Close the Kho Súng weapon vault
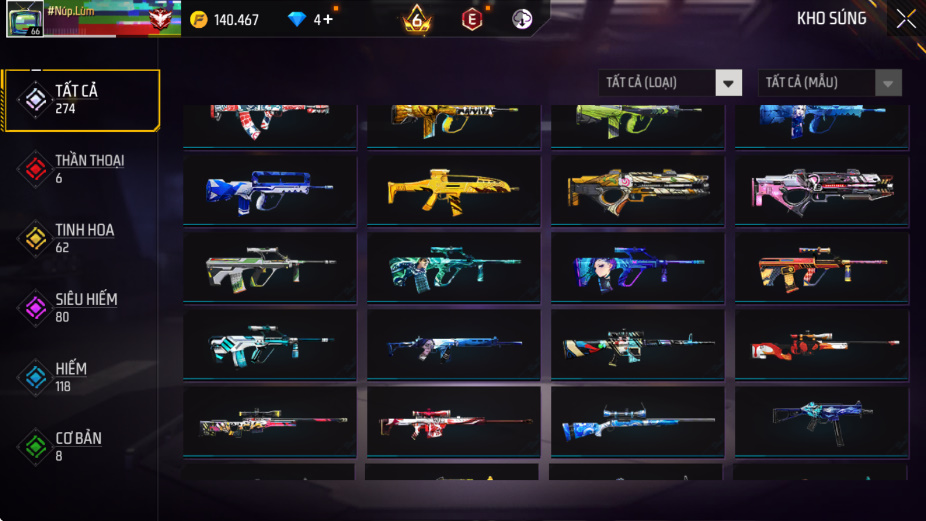926x521 pixels. (x=905, y=19)
